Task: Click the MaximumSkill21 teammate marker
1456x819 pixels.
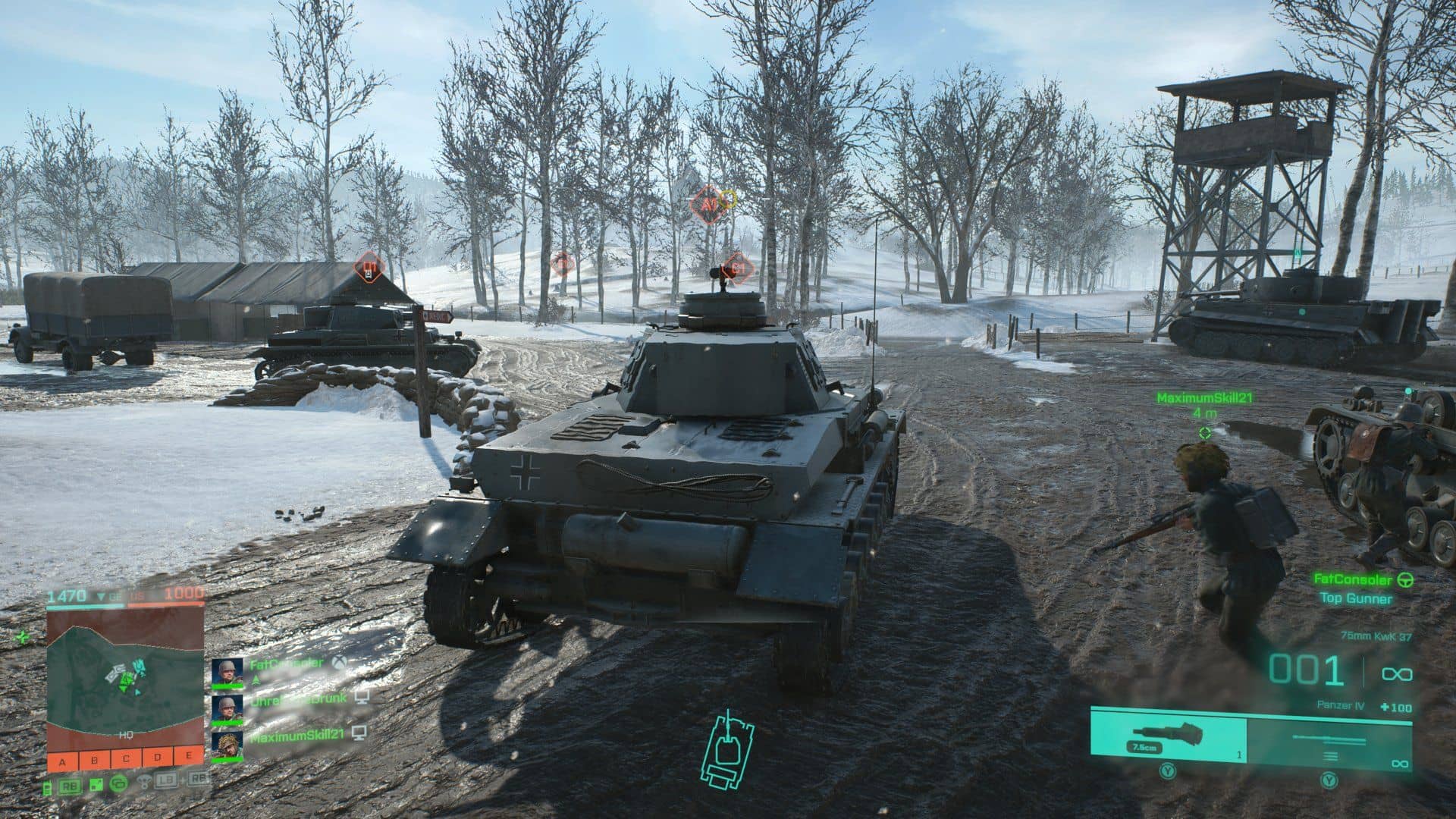Action: coord(1204,432)
